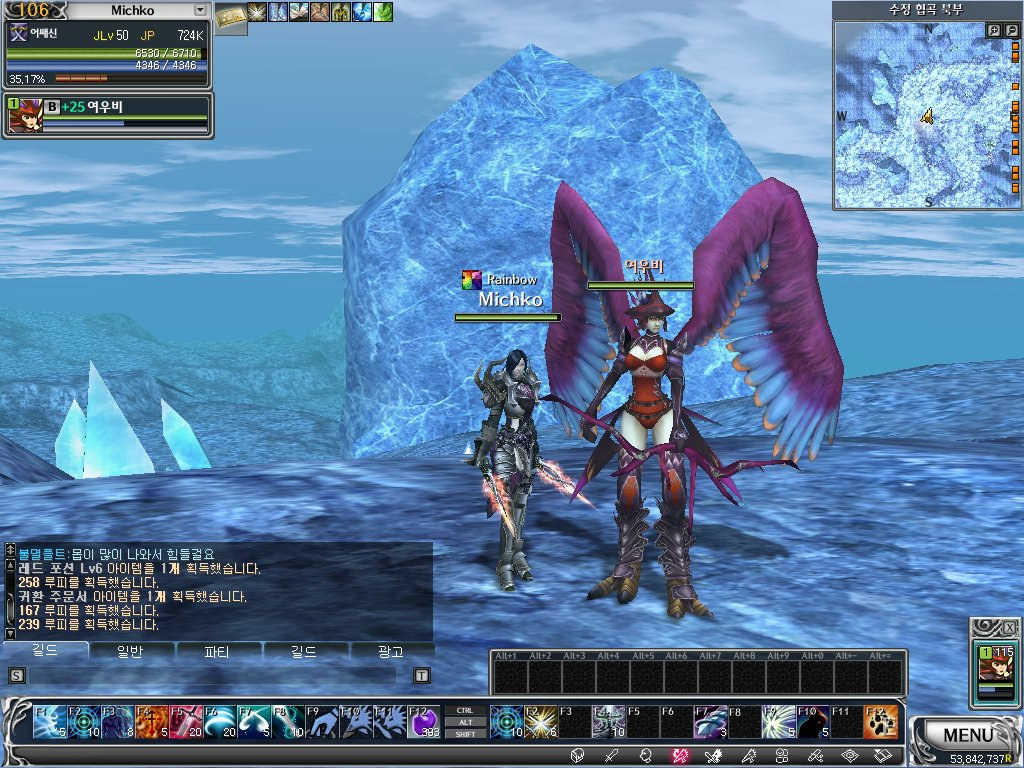Image resolution: width=1024 pixels, height=768 pixels.
Task: Click the T button beside the chat input
Action: 421,675
